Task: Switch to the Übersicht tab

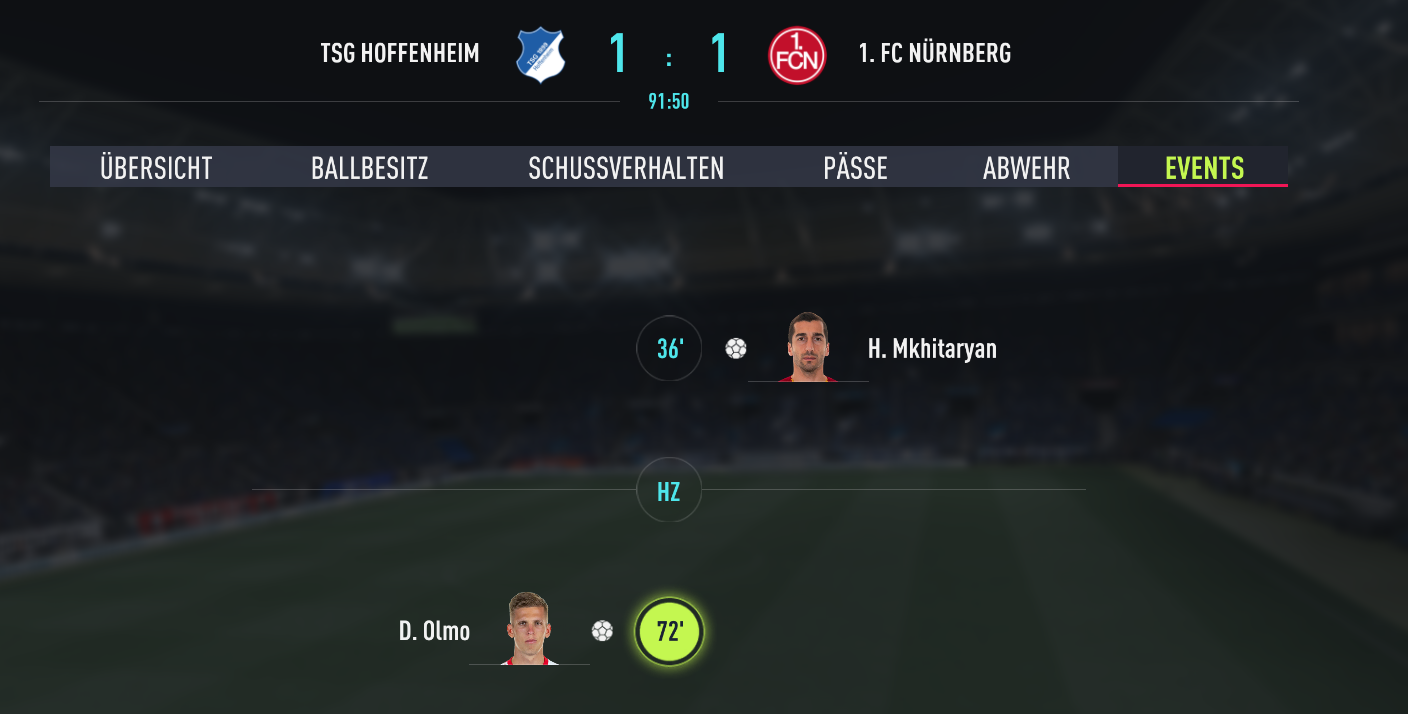Action: click(x=156, y=168)
